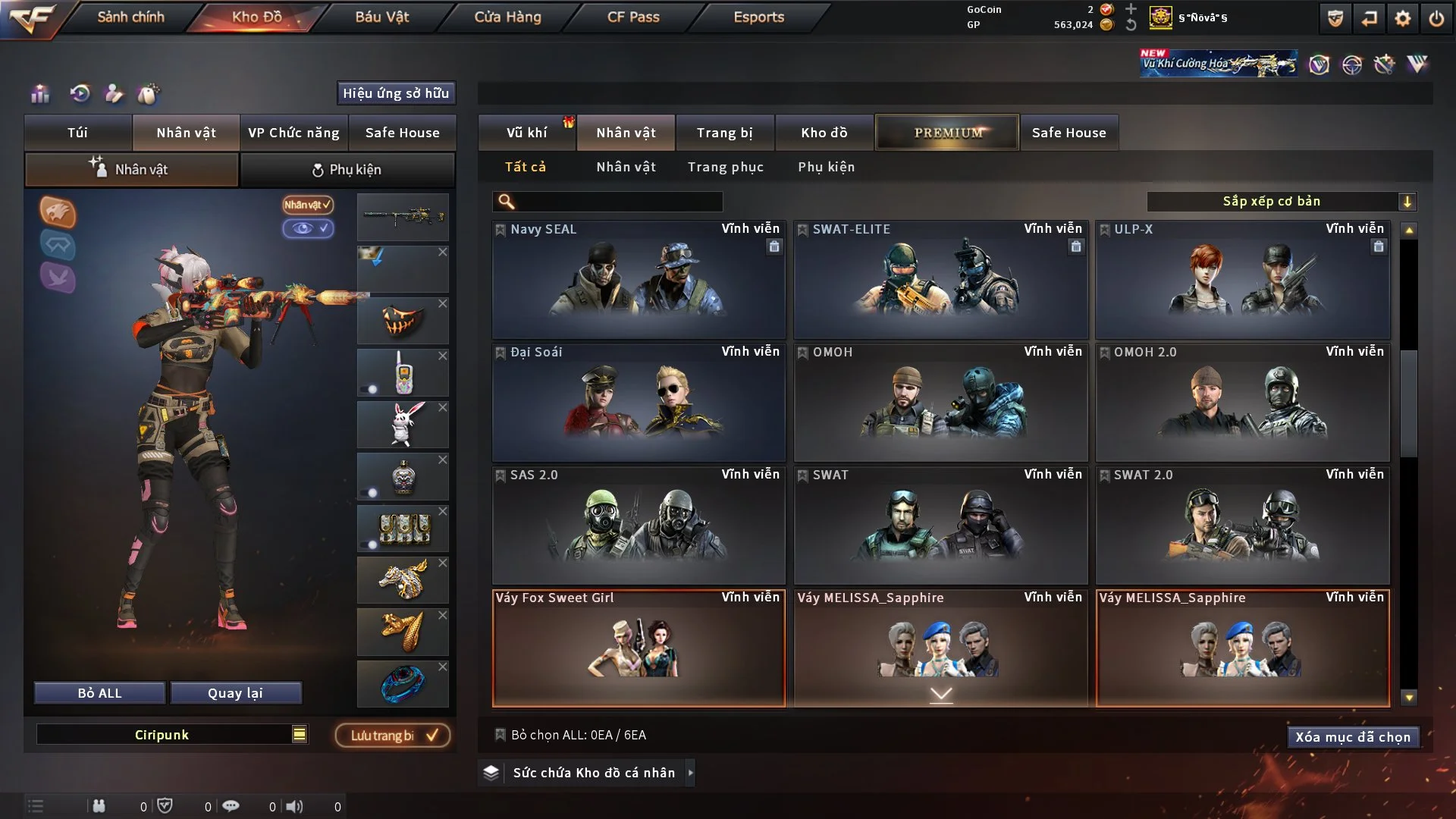Screen dimensions: 1456x819
Task: Open the Hiệu ứng sở hữu panel
Action: click(395, 93)
